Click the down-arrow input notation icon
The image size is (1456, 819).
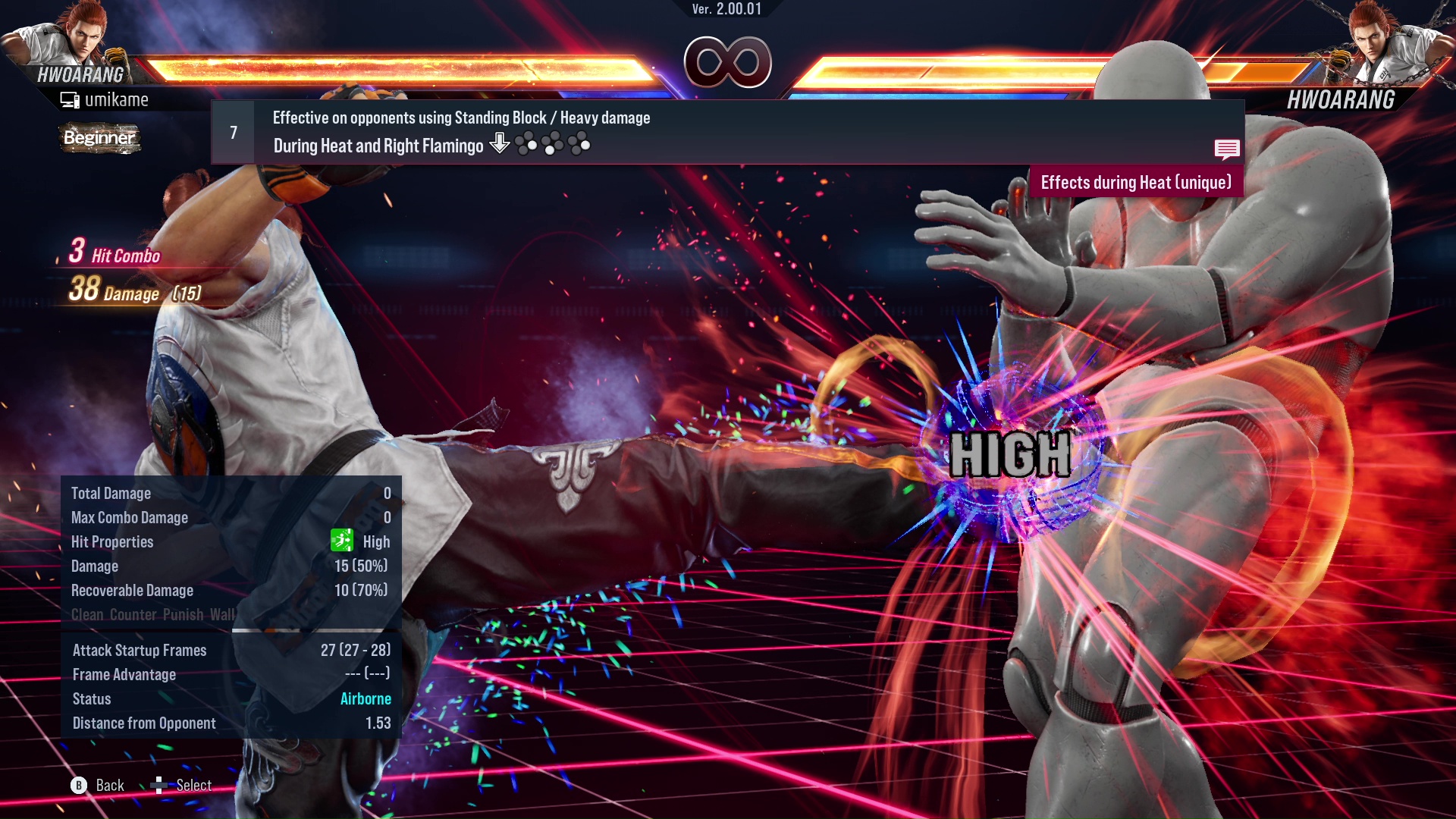coord(500,143)
